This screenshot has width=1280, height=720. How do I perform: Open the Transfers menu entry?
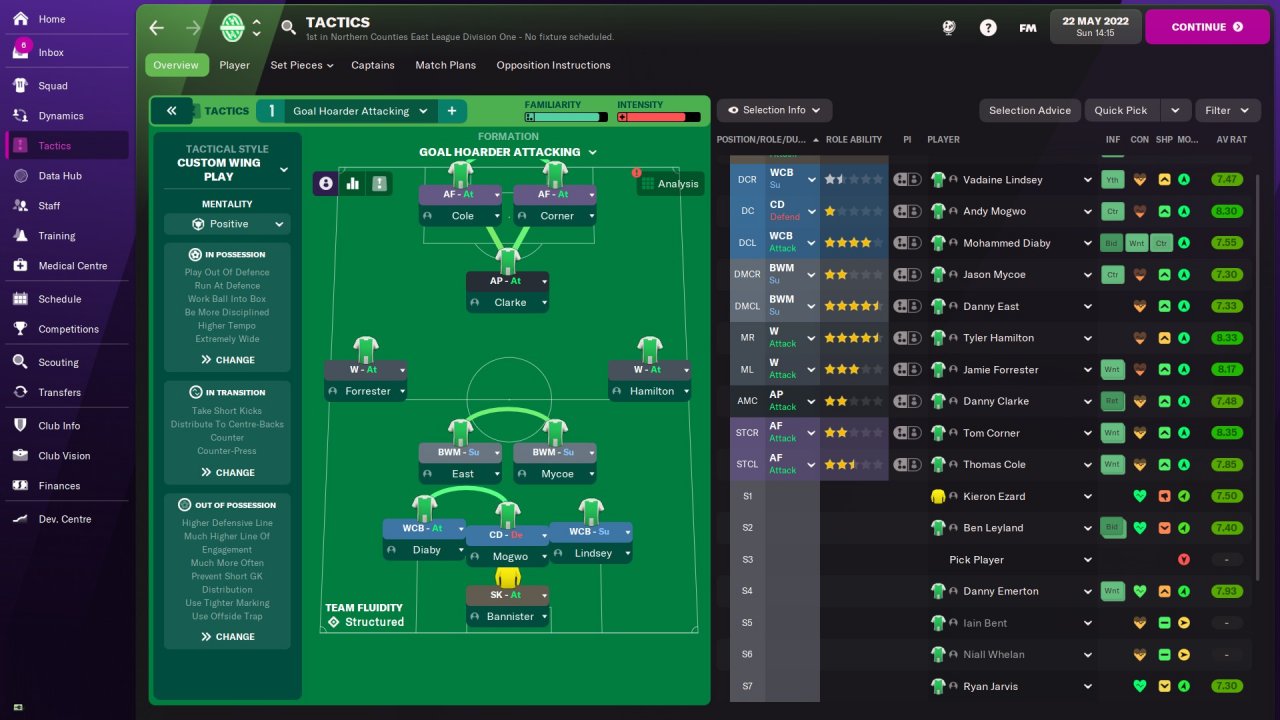click(x=59, y=393)
